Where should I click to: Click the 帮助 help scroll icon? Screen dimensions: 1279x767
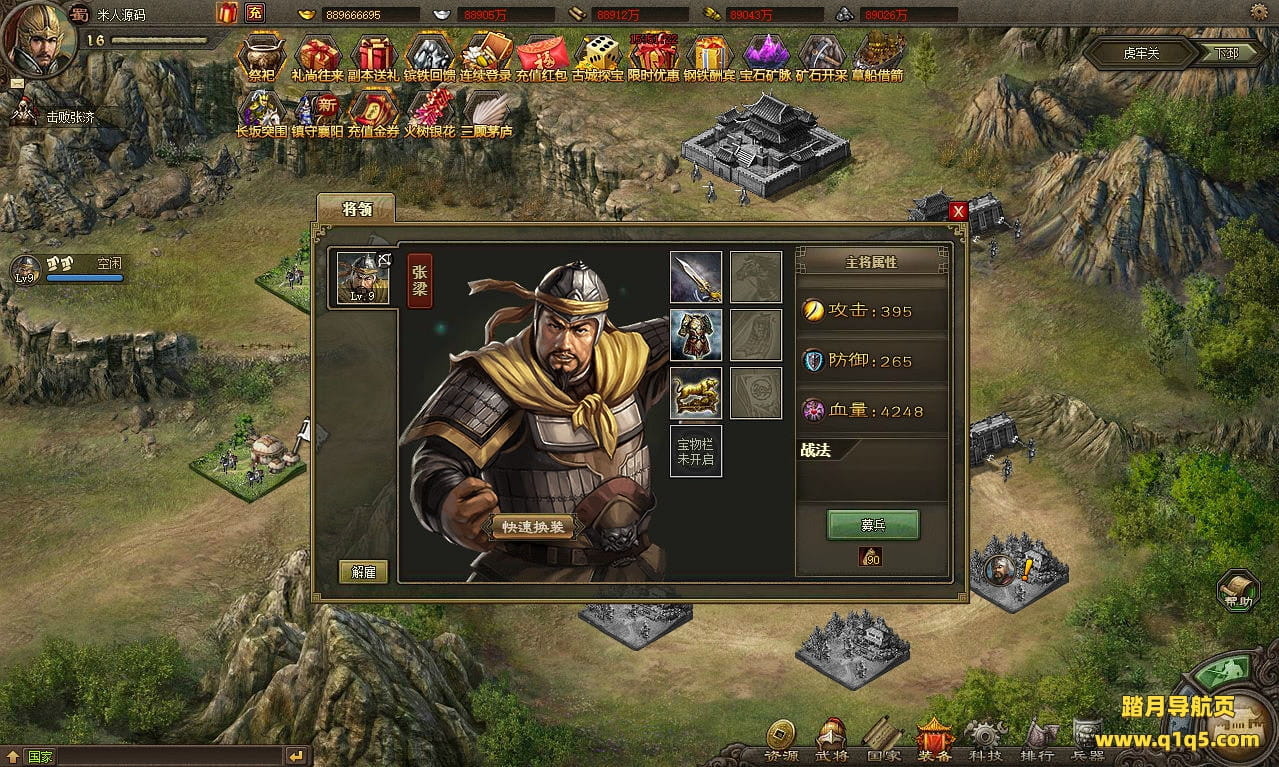1237,590
